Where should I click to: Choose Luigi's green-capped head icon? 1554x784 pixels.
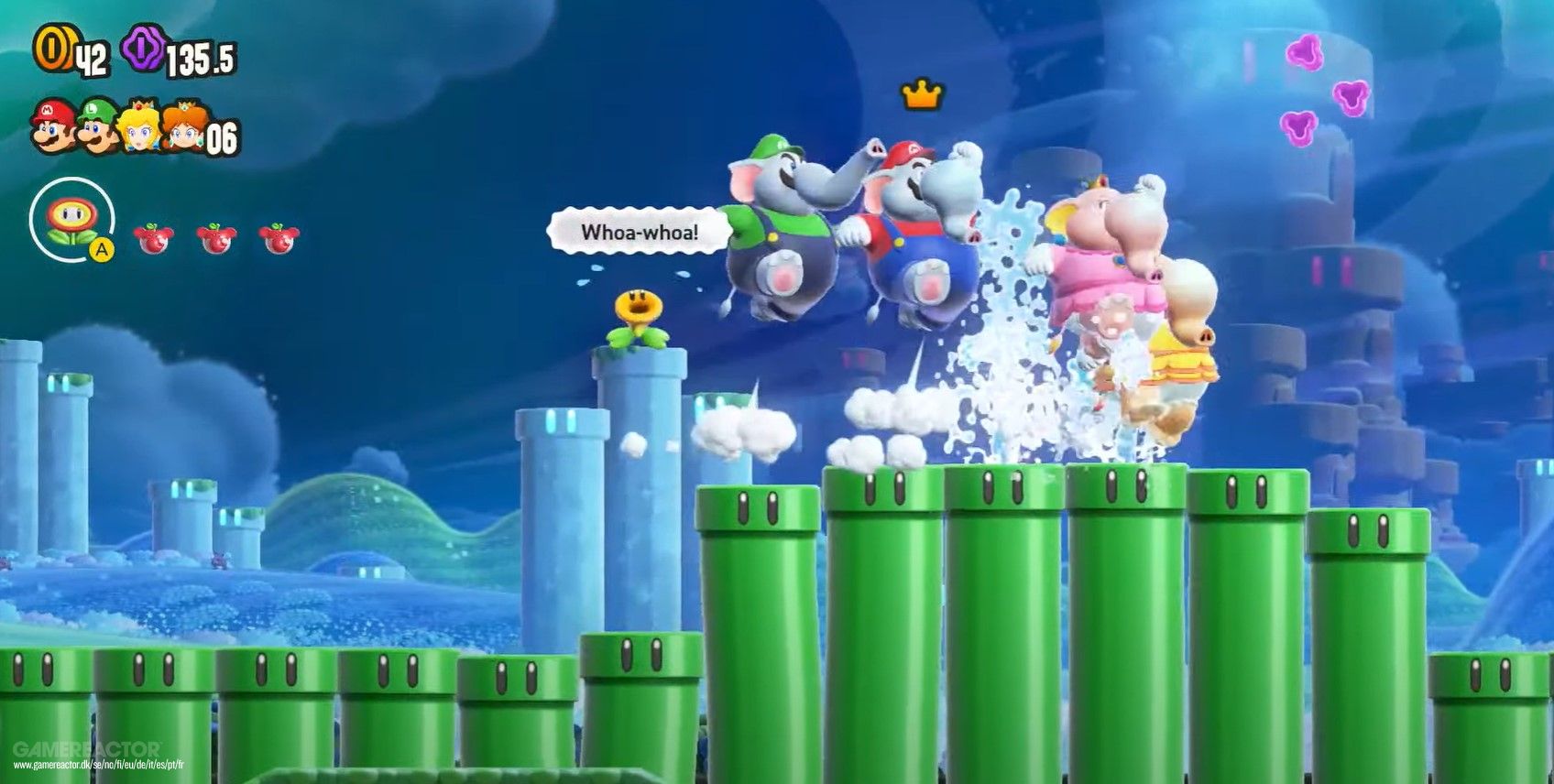[x=98, y=126]
